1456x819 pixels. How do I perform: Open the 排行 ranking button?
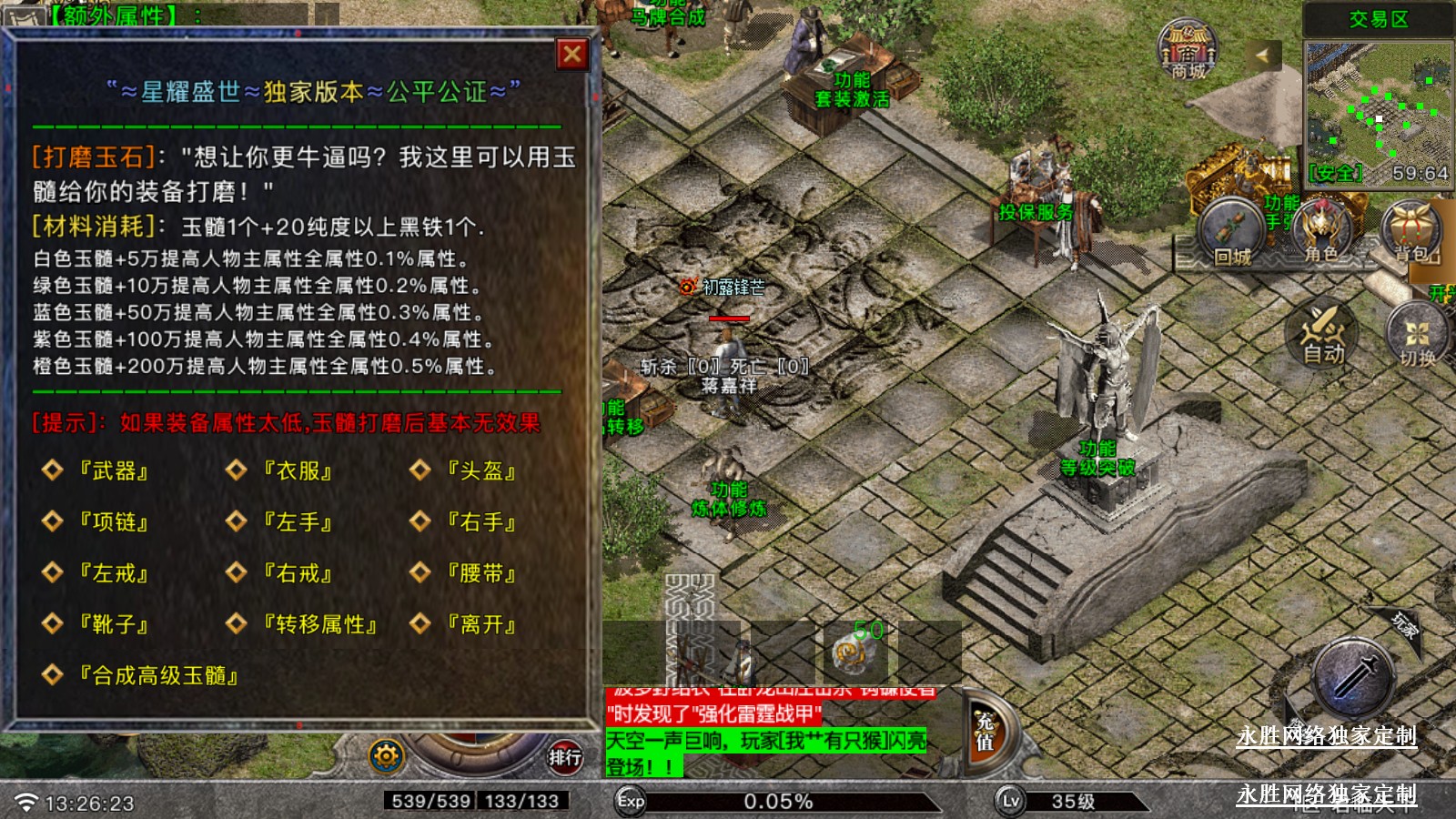coord(564,756)
